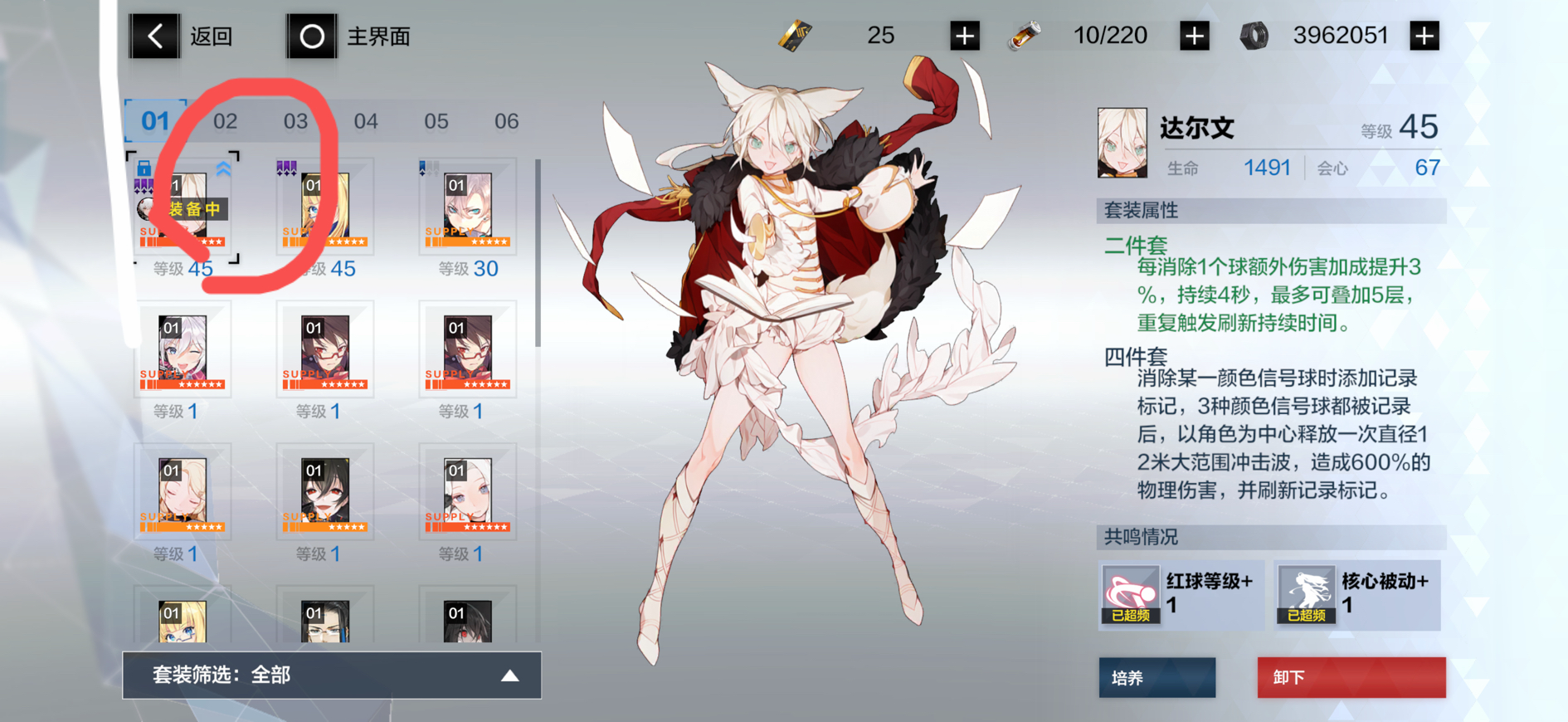Open stamina refill with plus beside 10/220
1568x722 pixels.
click(1195, 35)
